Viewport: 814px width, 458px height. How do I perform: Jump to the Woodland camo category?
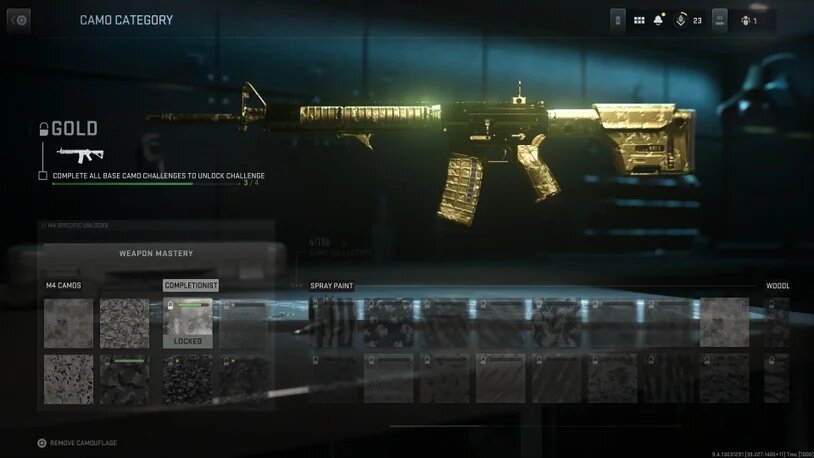coord(778,286)
